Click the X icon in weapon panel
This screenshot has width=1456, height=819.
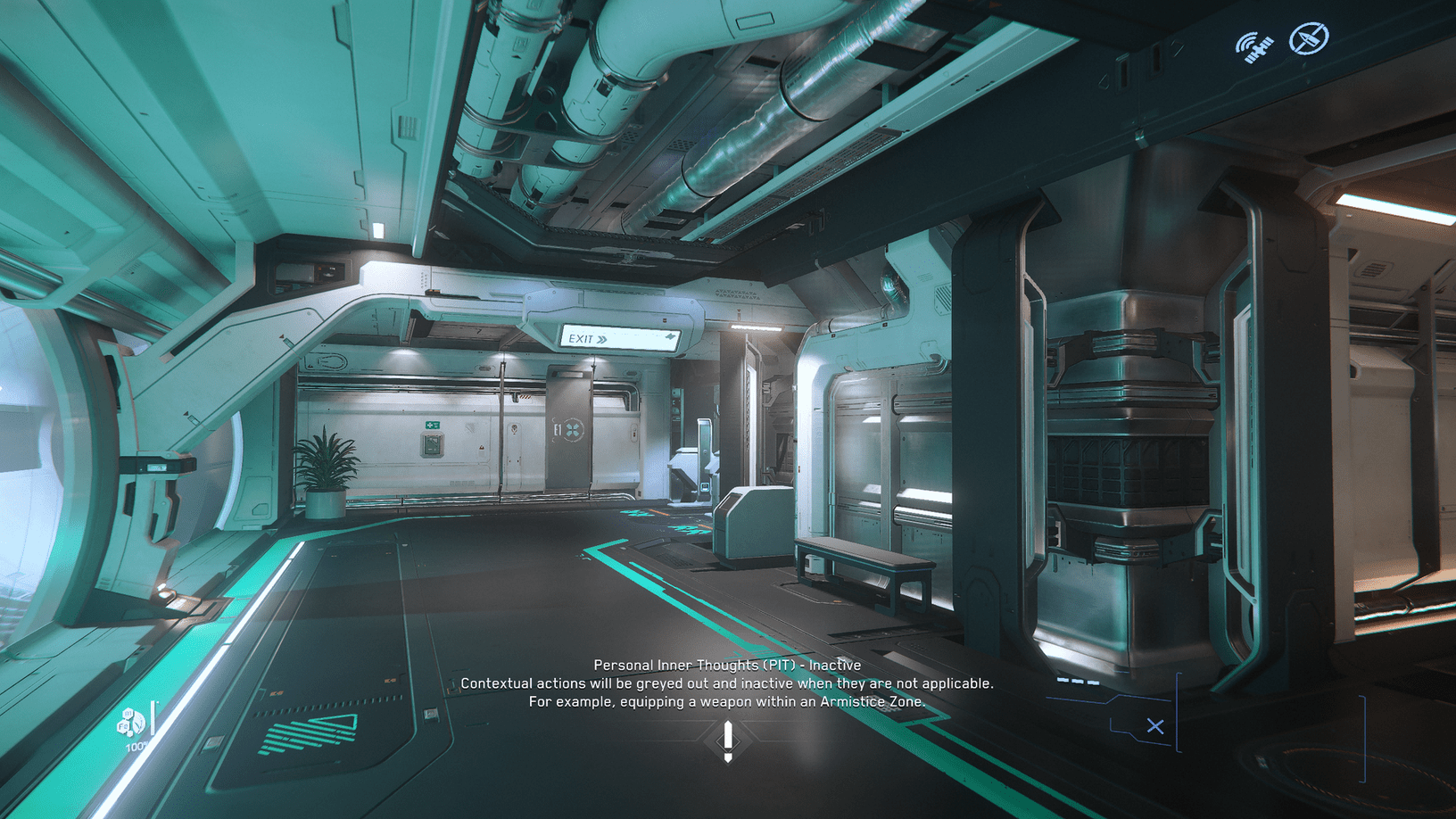tap(1155, 726)
